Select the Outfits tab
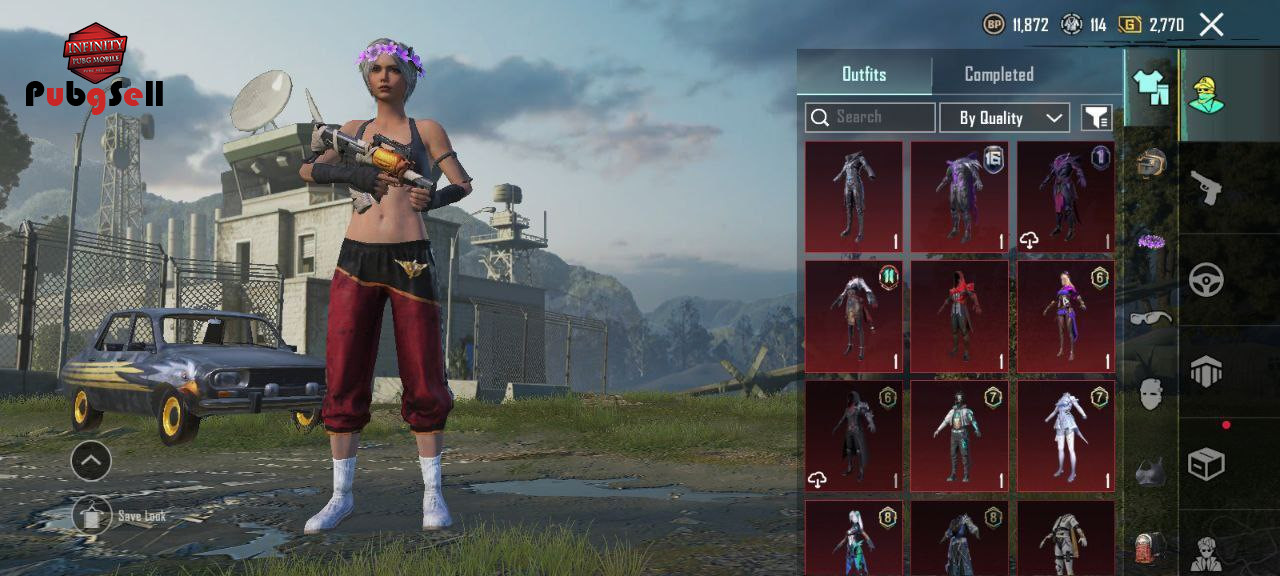This screenshot has height=576, width=1280. [864, 75]
